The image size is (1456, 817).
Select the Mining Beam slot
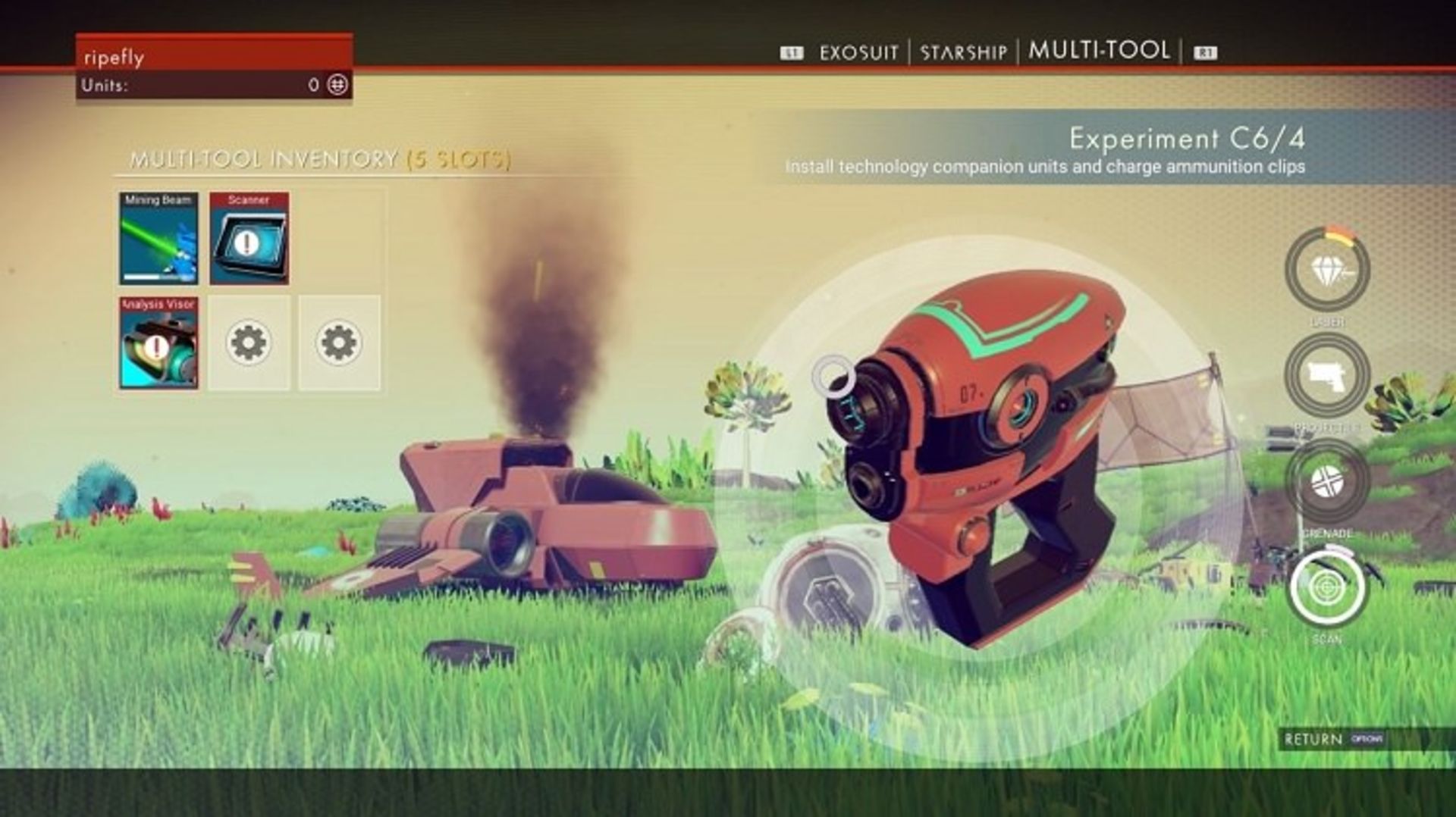click(158, 238)
